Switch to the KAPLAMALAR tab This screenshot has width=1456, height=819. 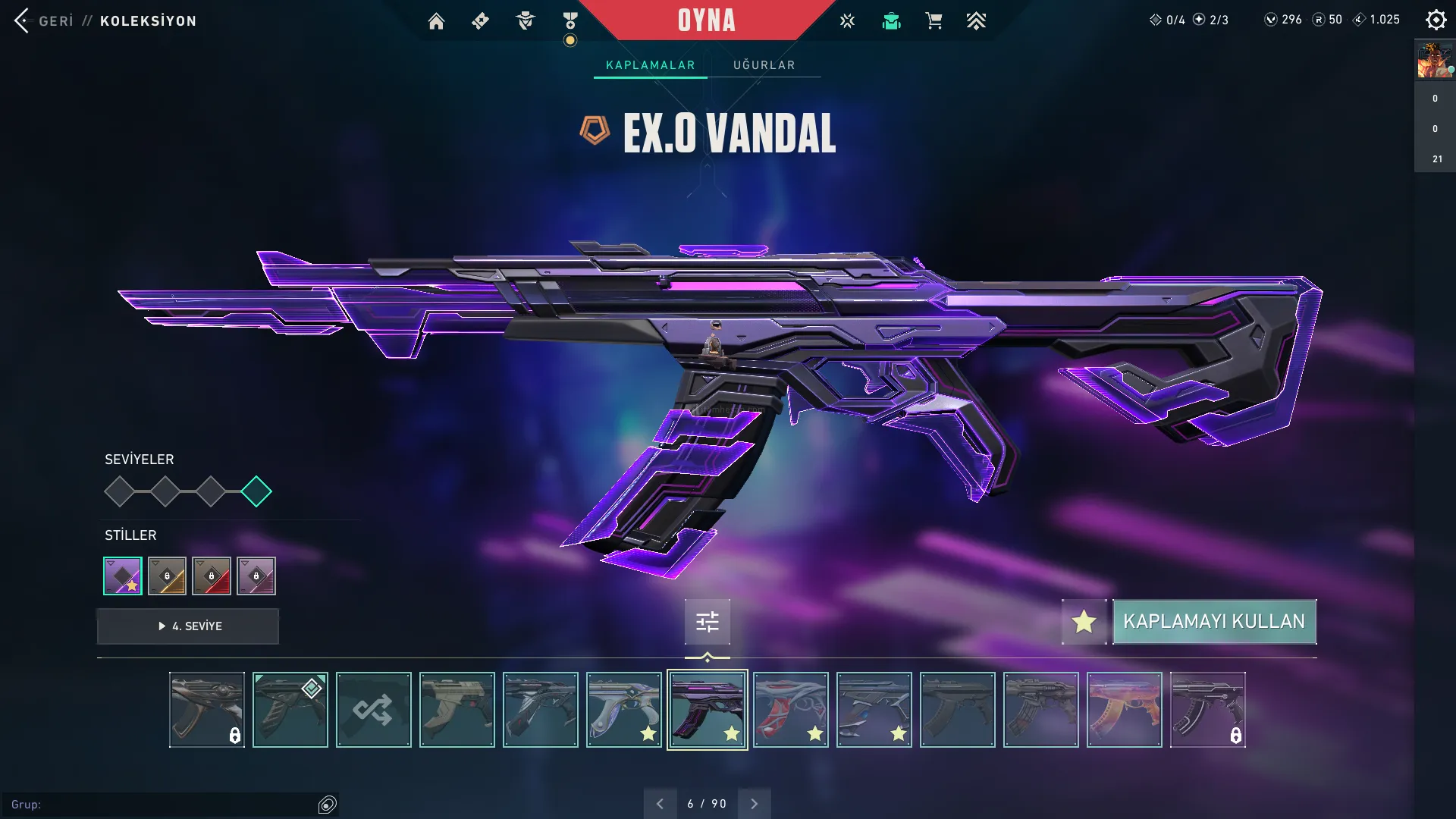[650, 65]
